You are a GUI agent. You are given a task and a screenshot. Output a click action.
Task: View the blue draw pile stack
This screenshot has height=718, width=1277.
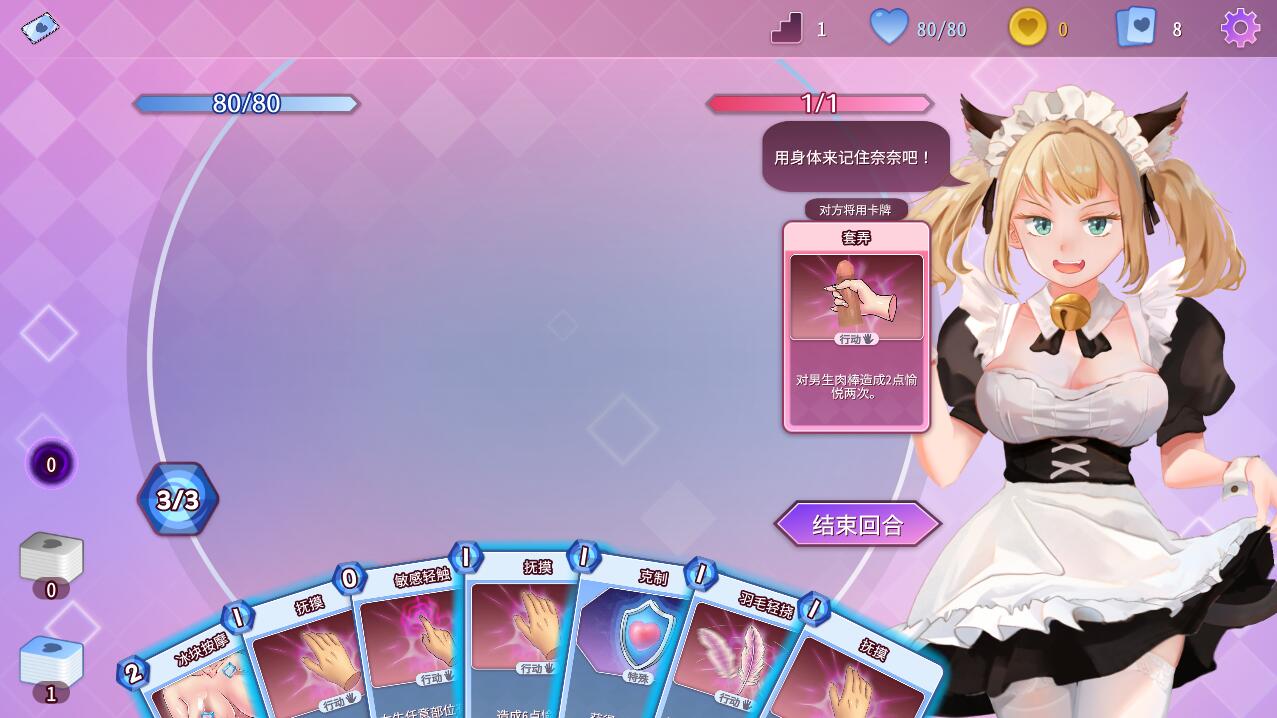point(51,661)
